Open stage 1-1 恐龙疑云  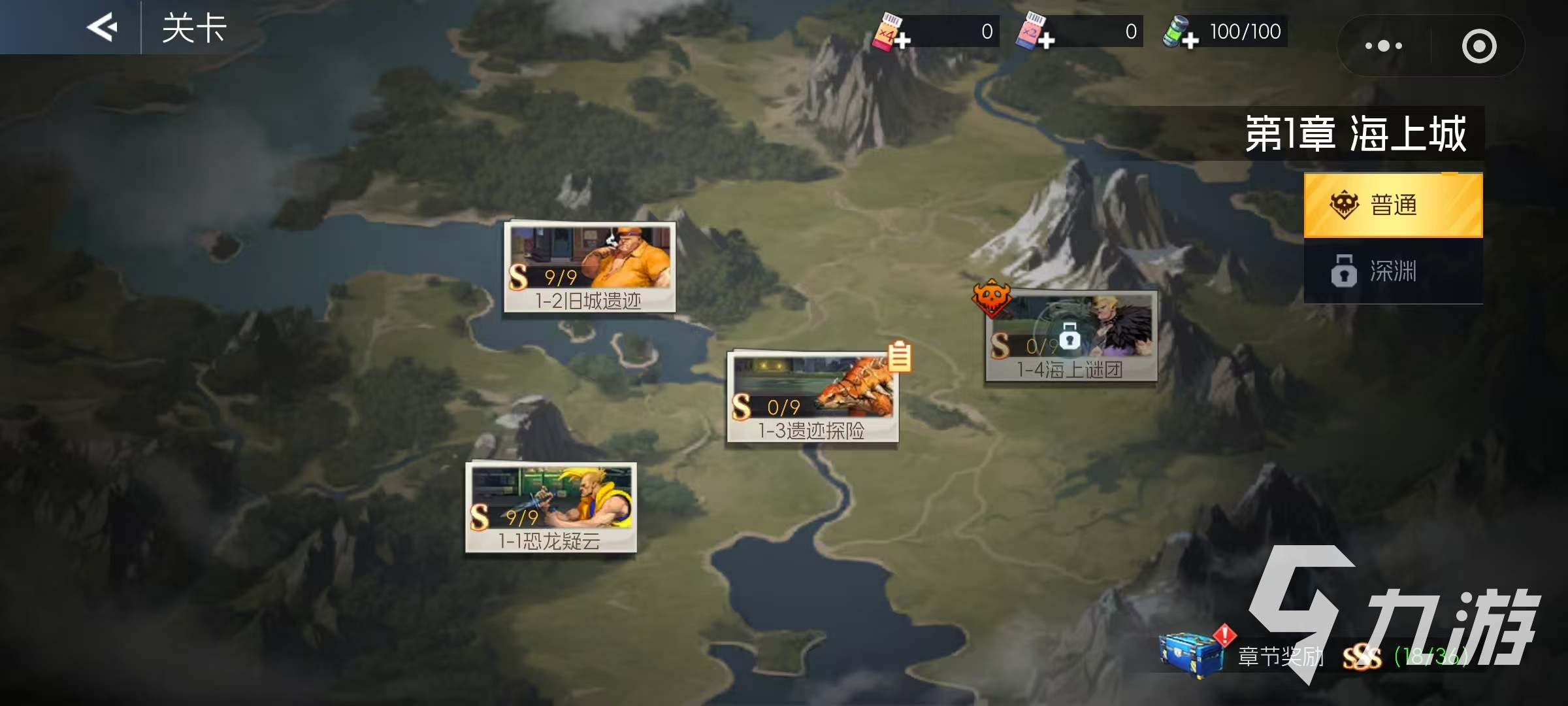click(551, 507)
